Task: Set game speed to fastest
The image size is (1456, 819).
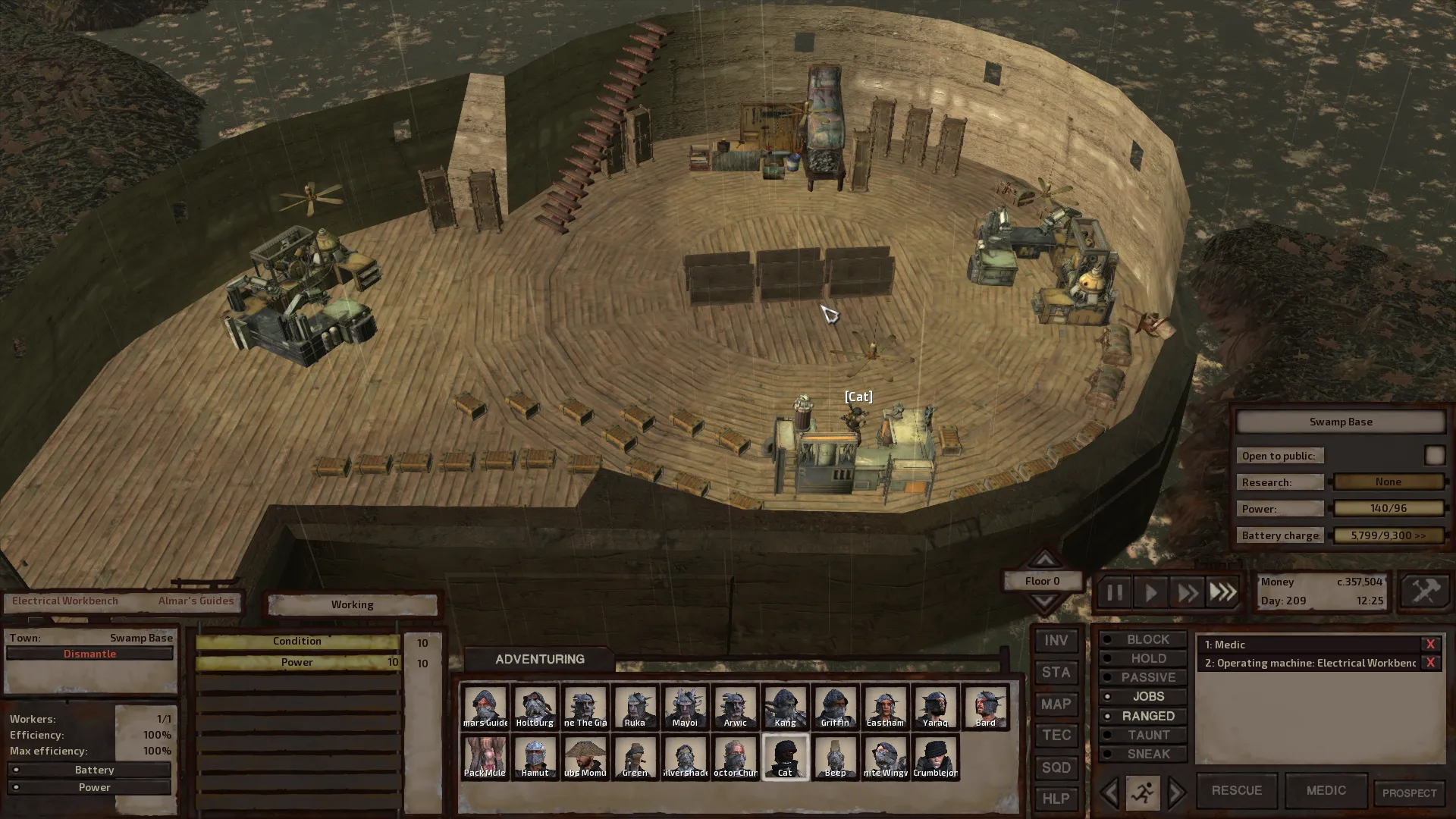Action: coord(1222,592)
